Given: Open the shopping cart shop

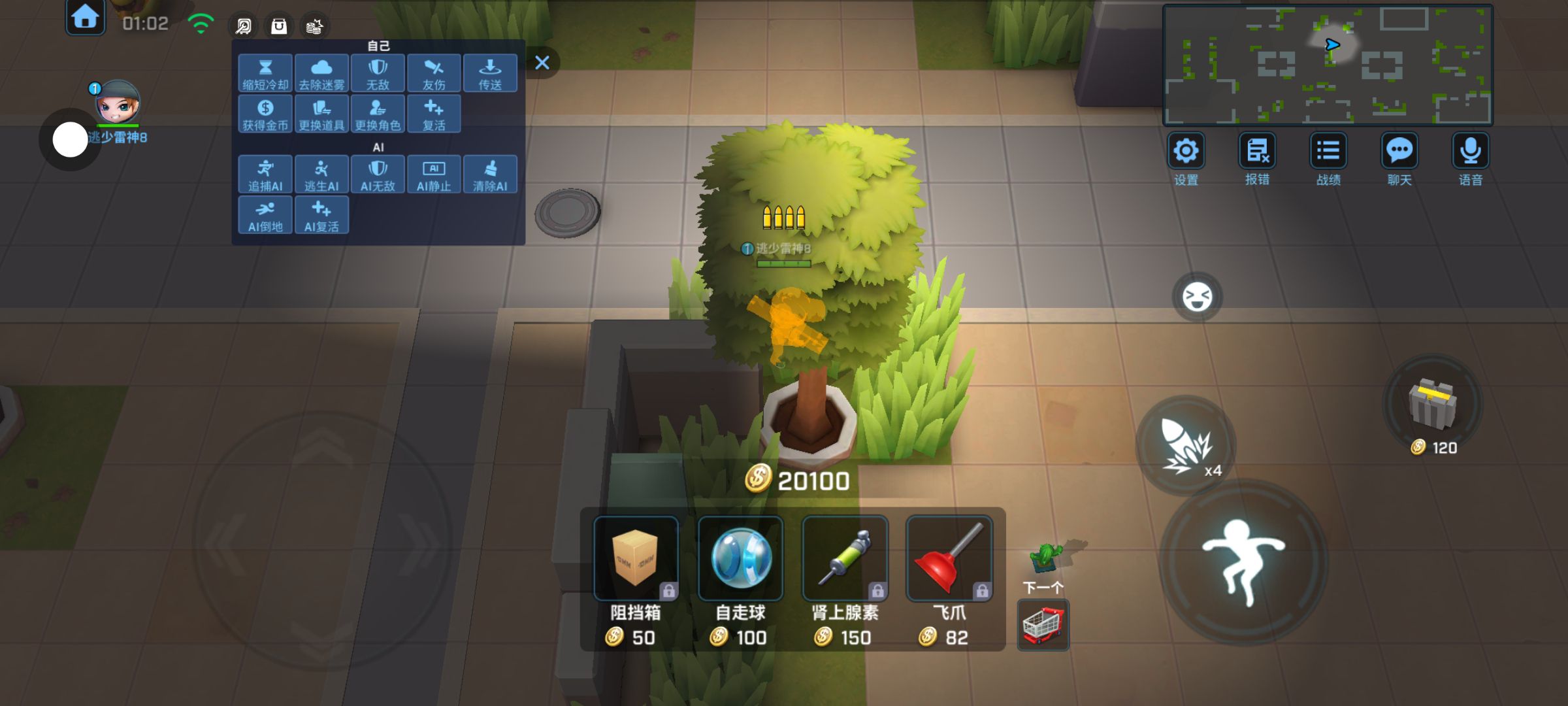Looking at the screenshot, I should [1043, 626].
